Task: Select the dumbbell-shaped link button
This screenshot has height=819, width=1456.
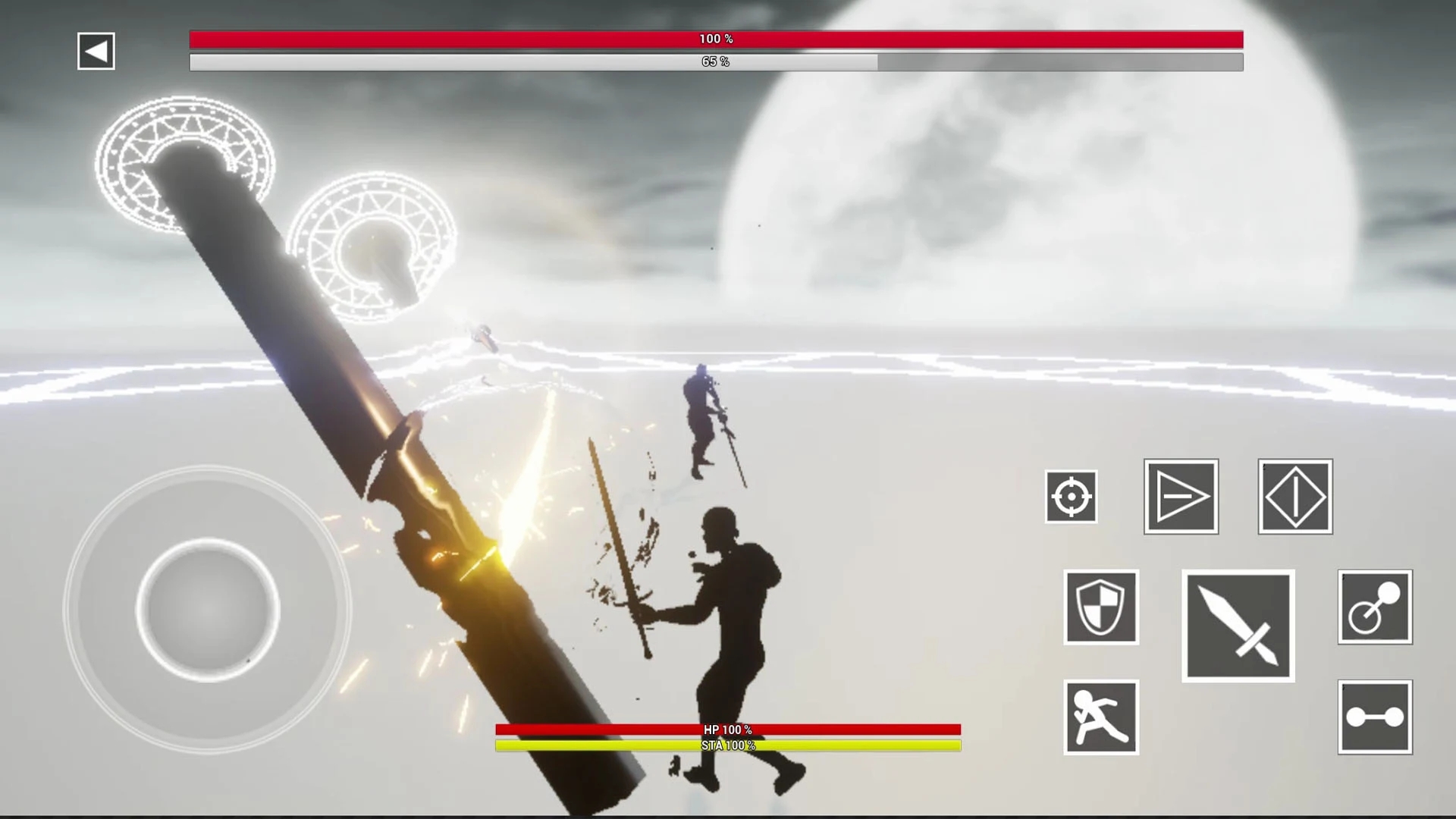Action: coord(1374,717)
